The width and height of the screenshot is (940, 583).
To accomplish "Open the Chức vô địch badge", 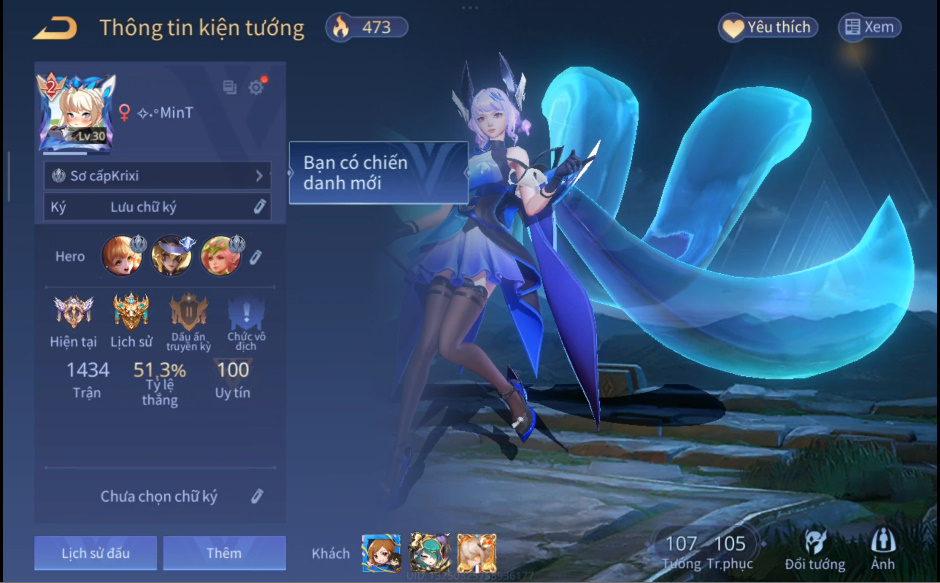I will tap(246, 312).
